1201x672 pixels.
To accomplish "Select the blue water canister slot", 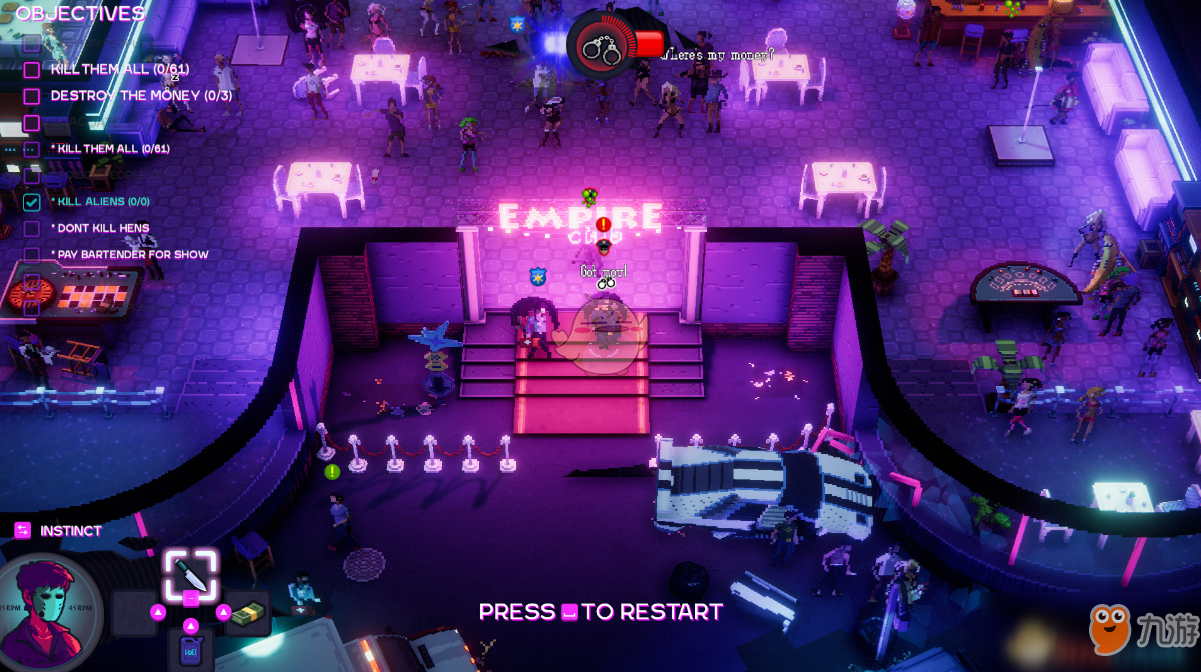I will 190,651.
